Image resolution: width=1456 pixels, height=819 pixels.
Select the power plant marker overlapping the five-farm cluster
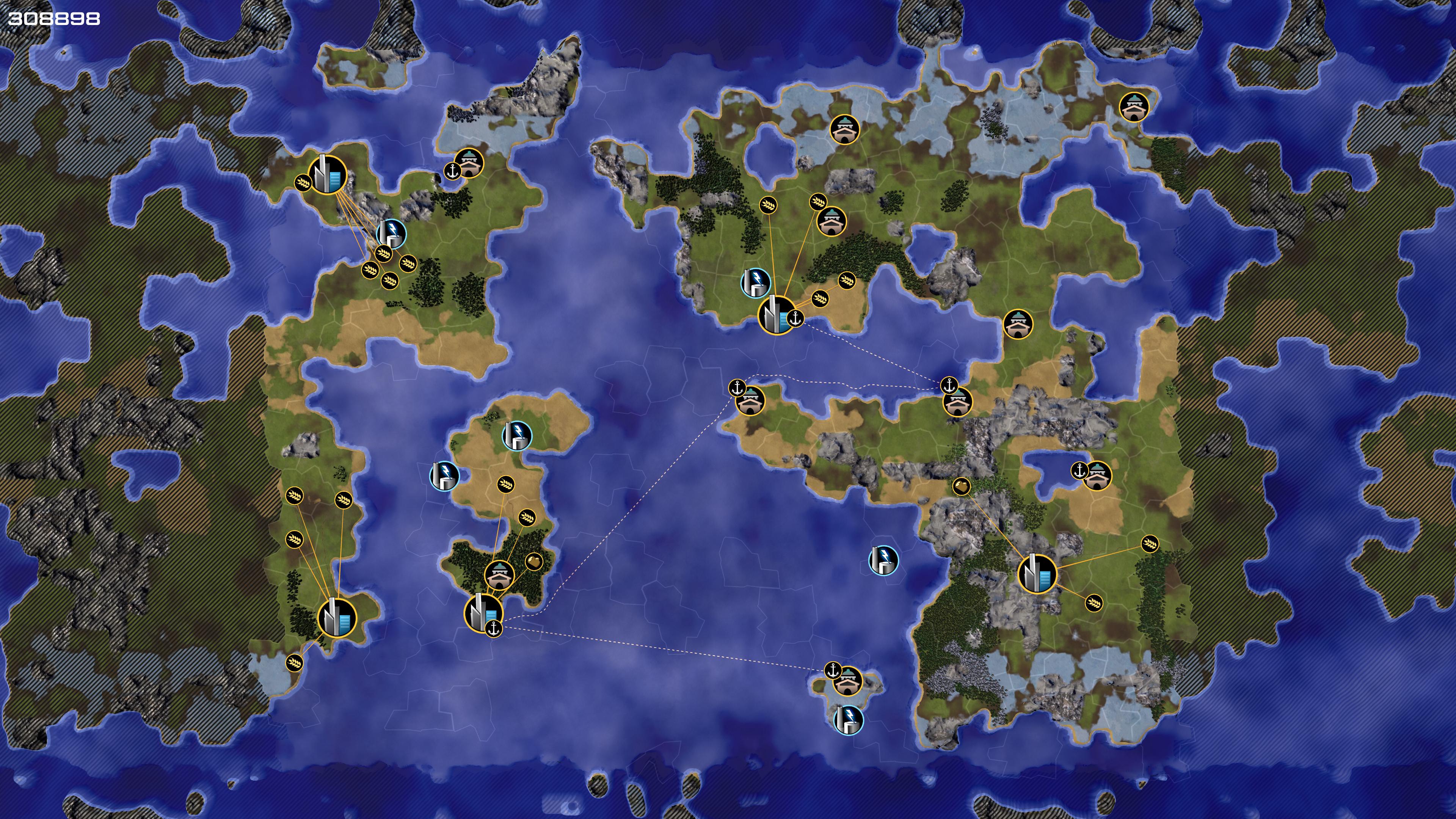391,233
